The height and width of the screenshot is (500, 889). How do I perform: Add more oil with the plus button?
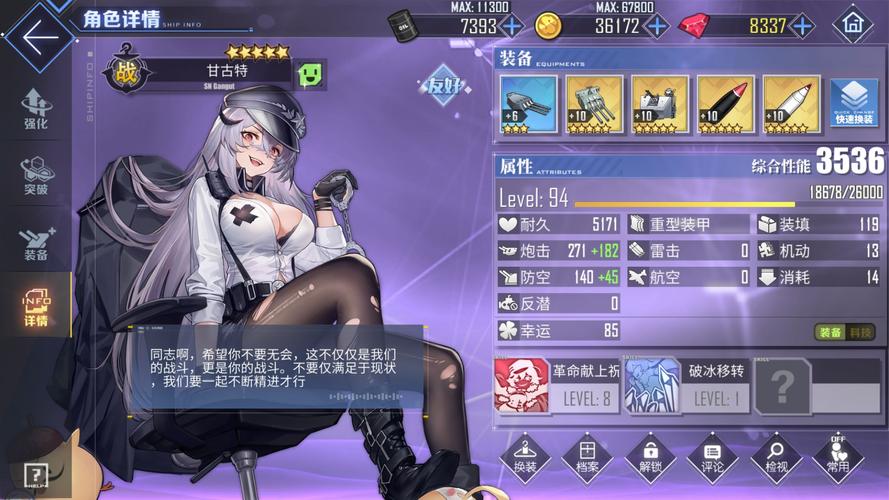point(512,26)
